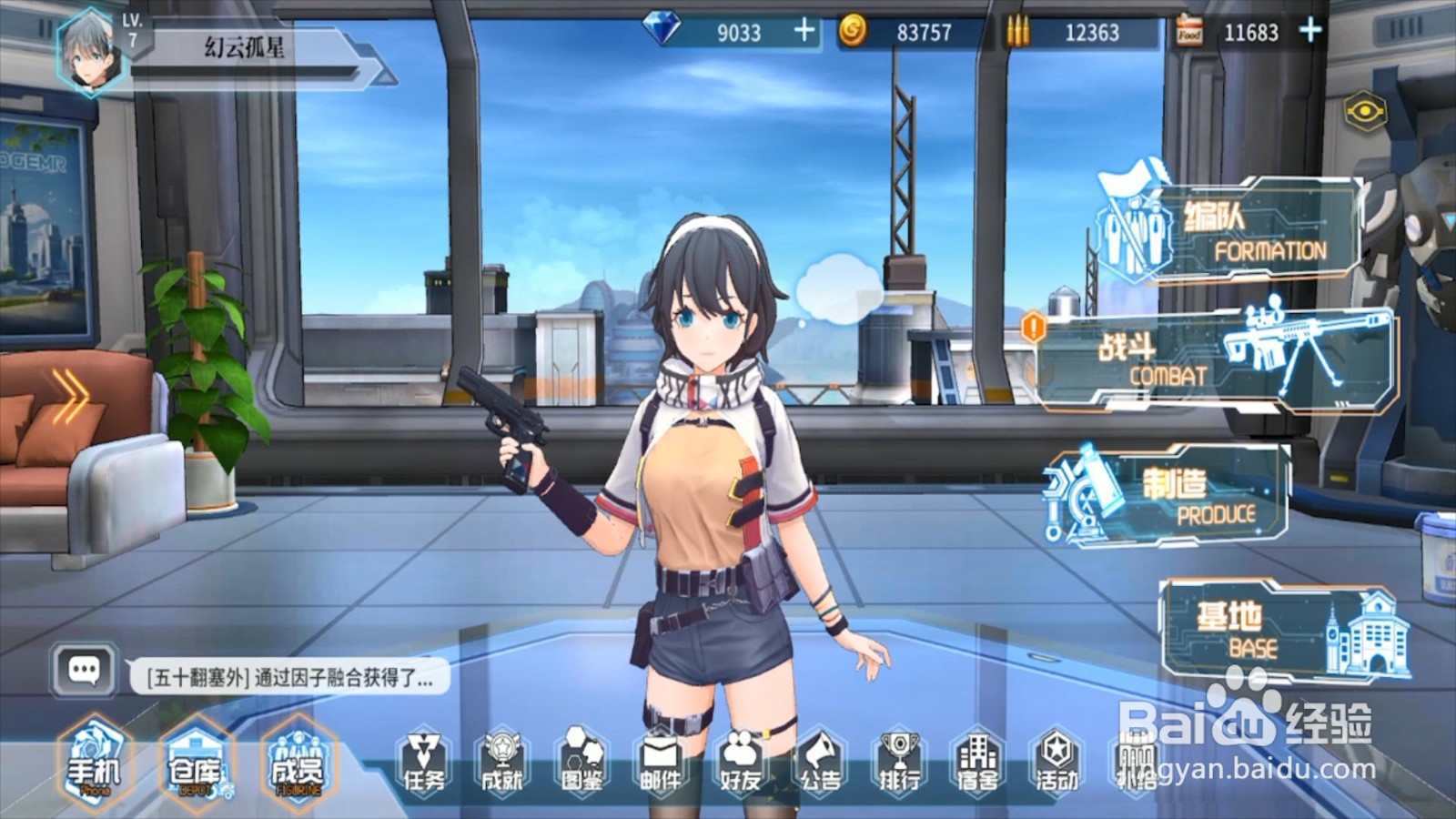
Task: Toggle the eye icon to hide the interface
Action: [1365, 112]
